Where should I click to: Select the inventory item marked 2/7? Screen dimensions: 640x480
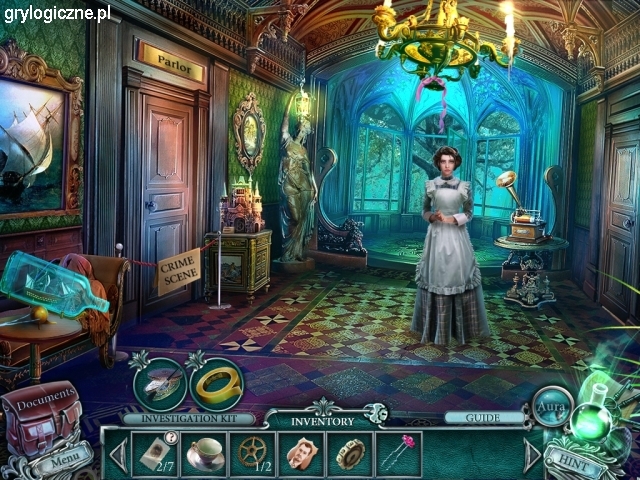pyautogui.click(x=156, y=453)
